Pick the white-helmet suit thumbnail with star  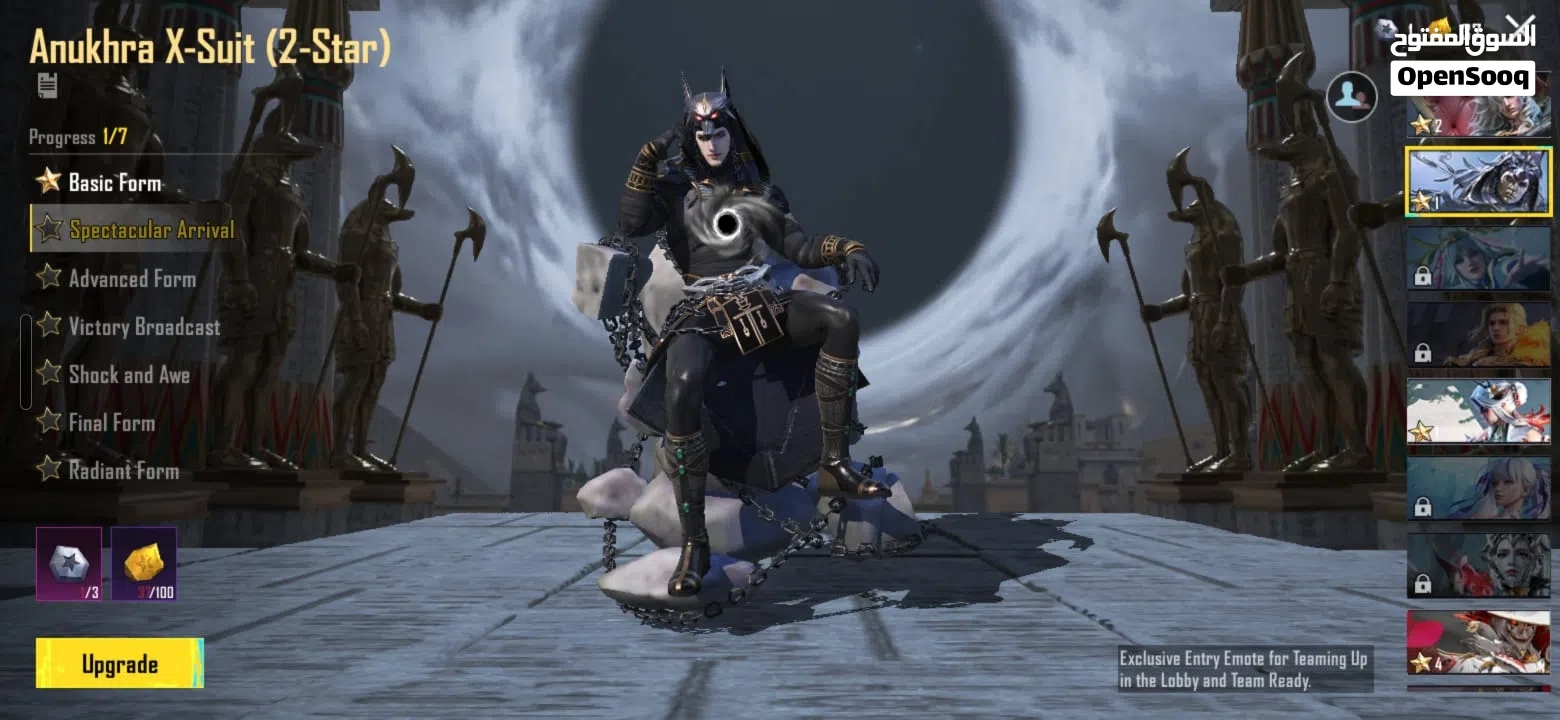point(1479,411)
